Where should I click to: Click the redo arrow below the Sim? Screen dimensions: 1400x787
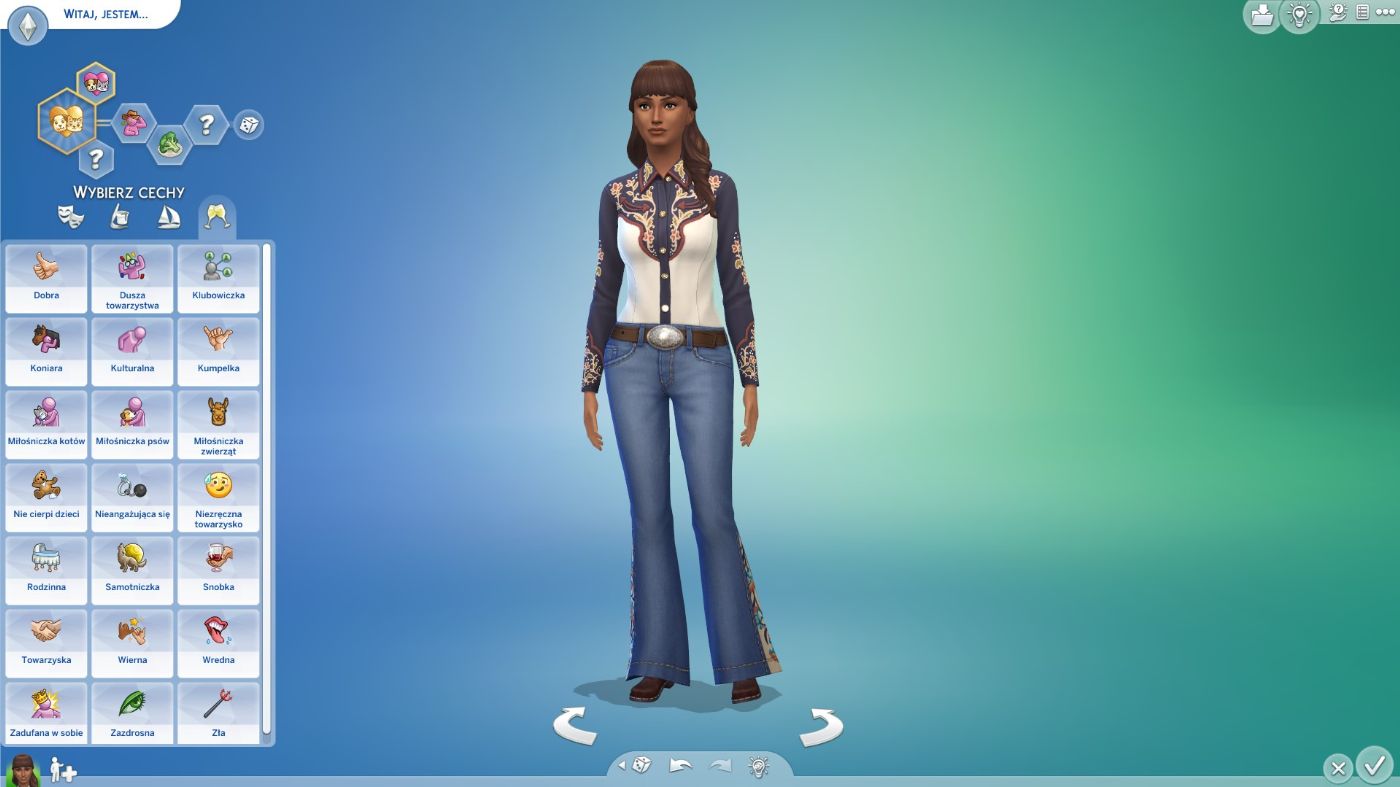pyautogui.click(x=717, y=764)
